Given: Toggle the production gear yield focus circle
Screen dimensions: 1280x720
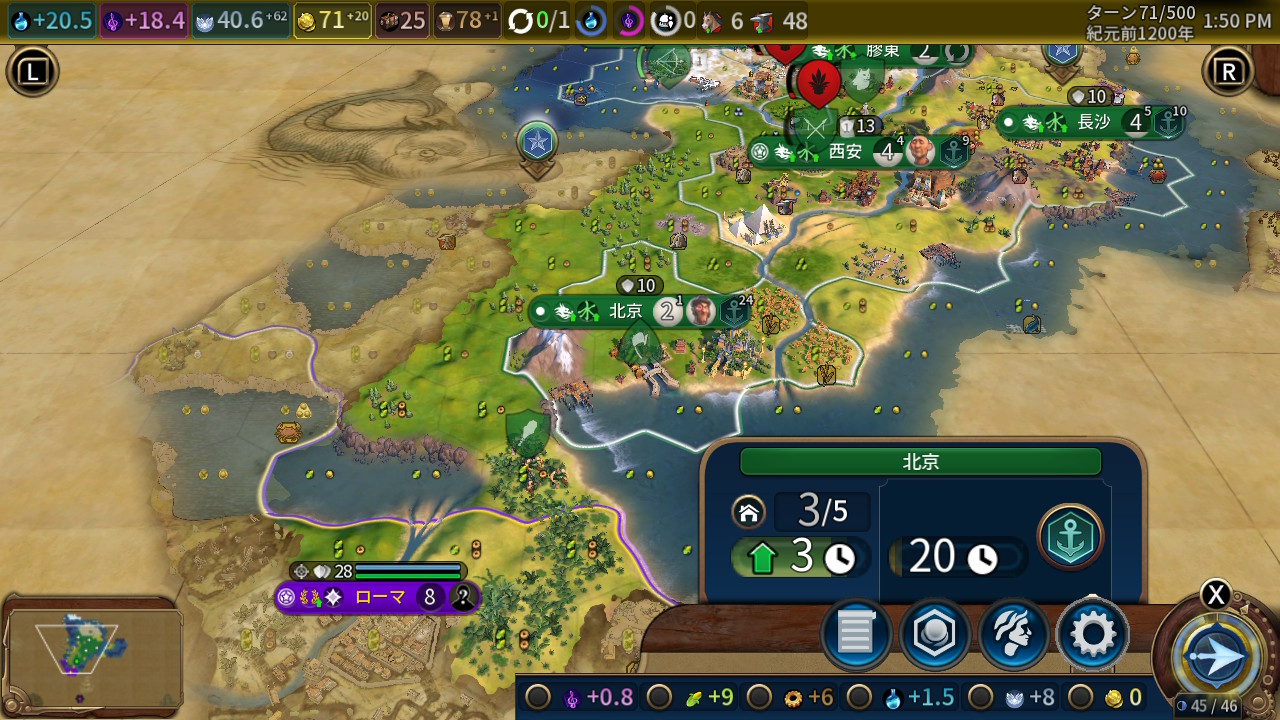Looking at the screenshot, I should click(759, 697).
